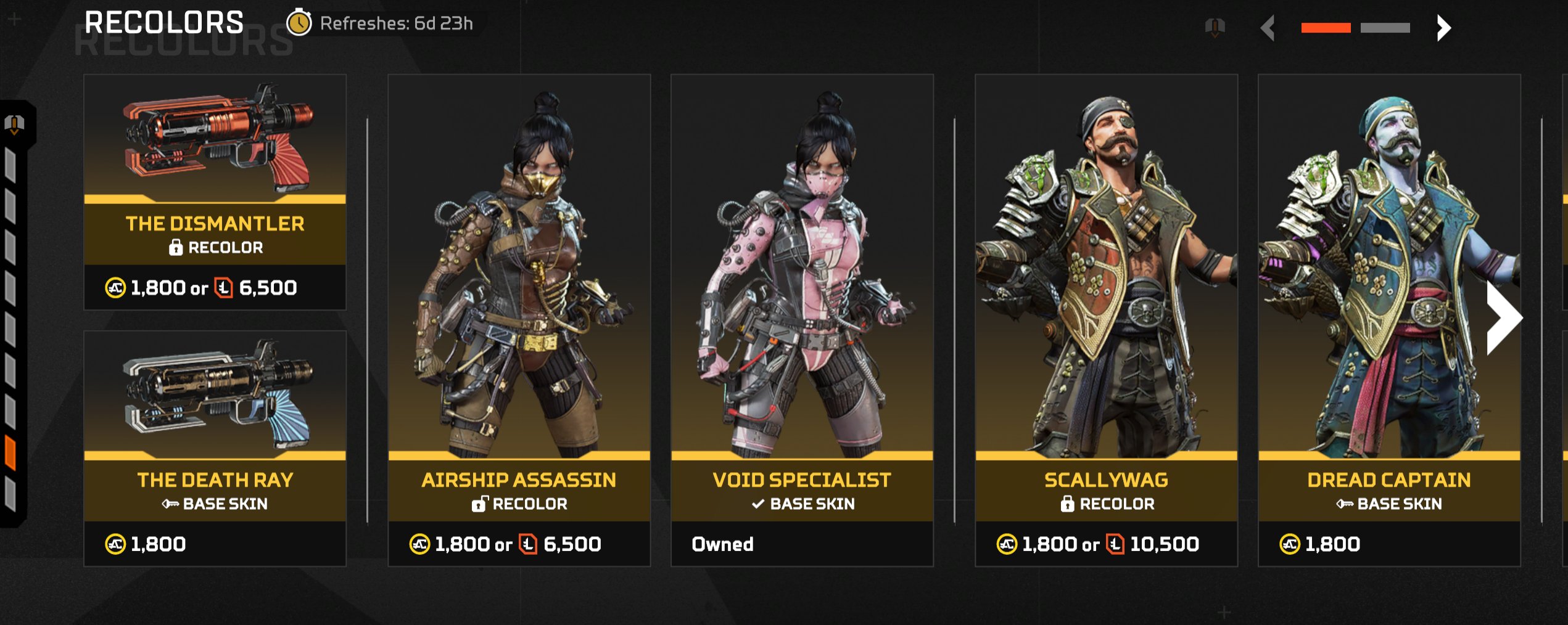The image size is (1568, 625).
Task: Choose the Airship Assassin recolor skin
Action: 519,320
